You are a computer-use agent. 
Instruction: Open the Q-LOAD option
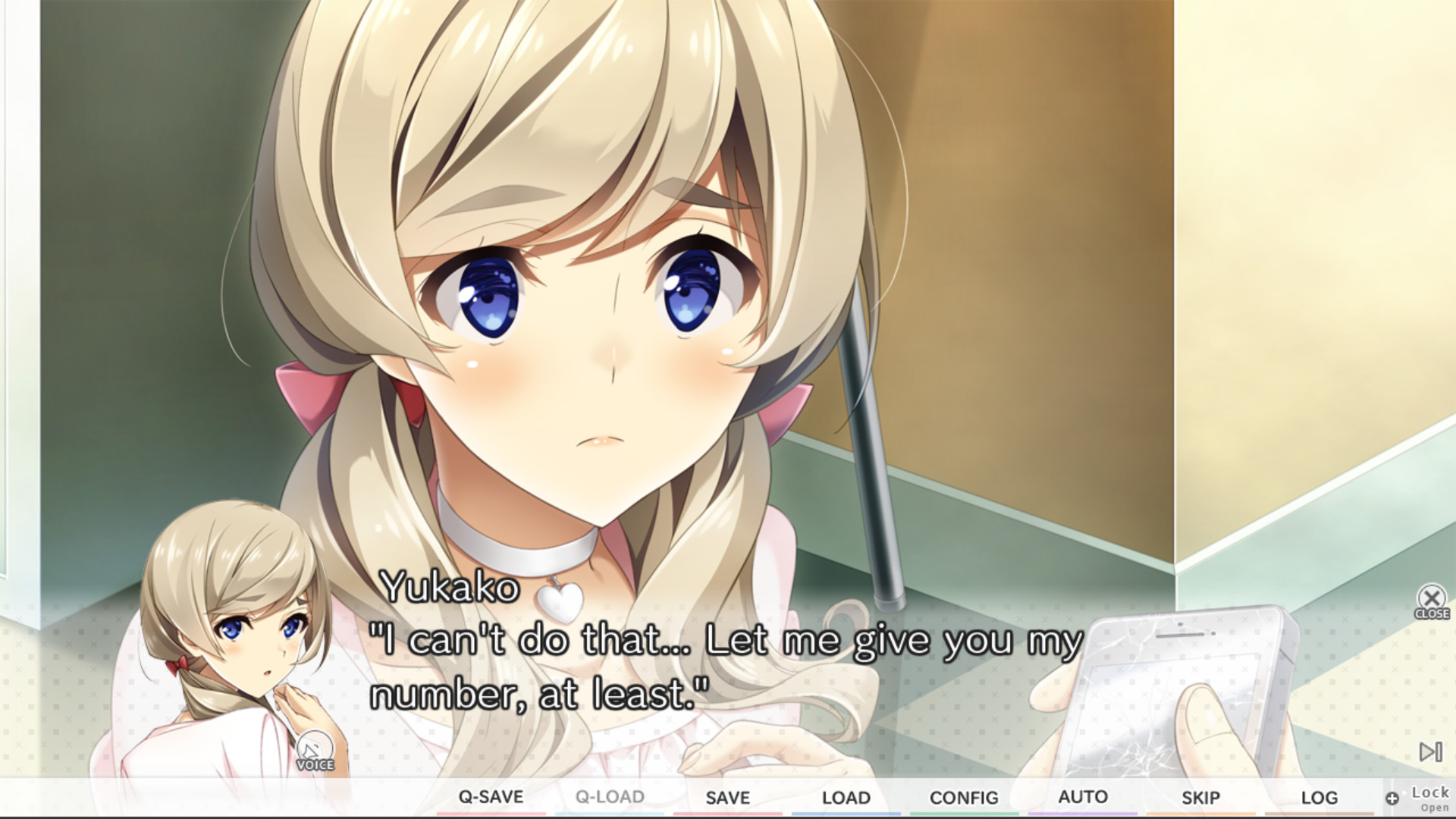(610, 797)
